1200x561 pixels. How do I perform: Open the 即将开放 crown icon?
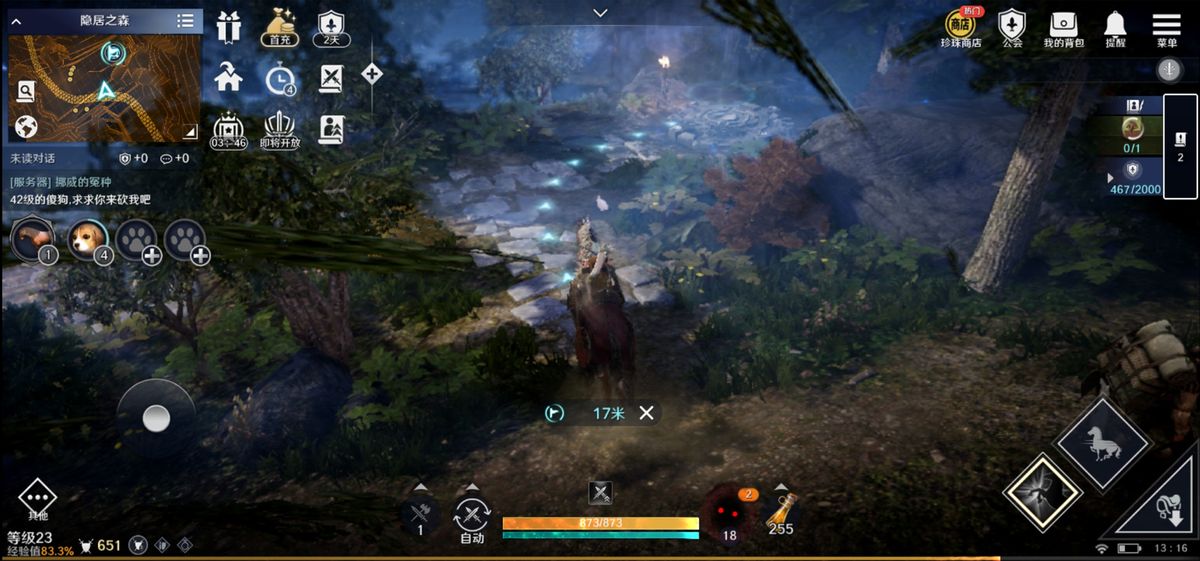point(281,128)
